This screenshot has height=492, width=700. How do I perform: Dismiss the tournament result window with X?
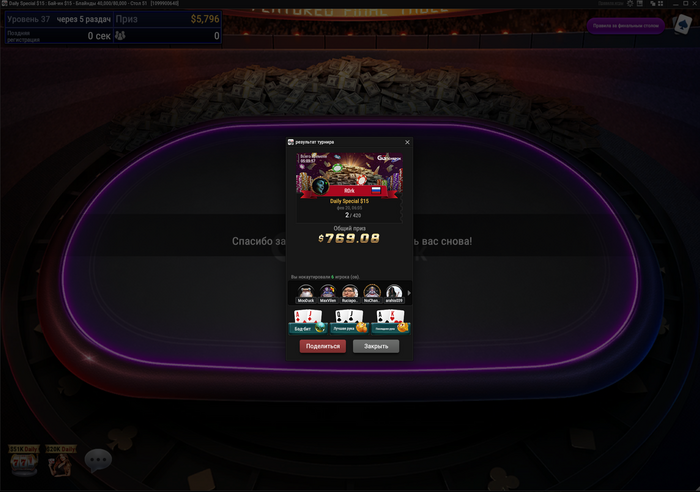[x=407, y=142]
